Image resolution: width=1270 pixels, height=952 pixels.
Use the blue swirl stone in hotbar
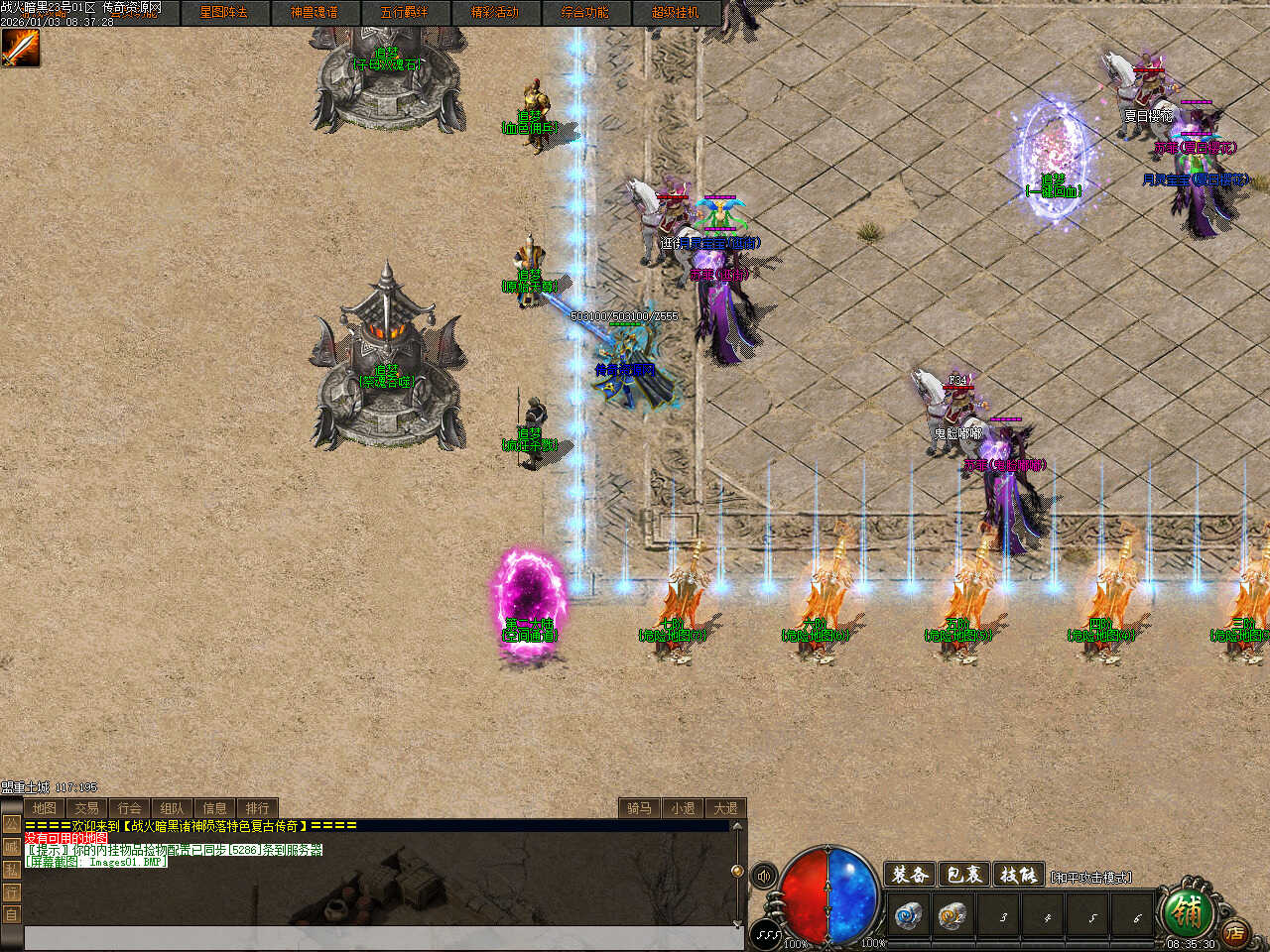pos(907,915)
